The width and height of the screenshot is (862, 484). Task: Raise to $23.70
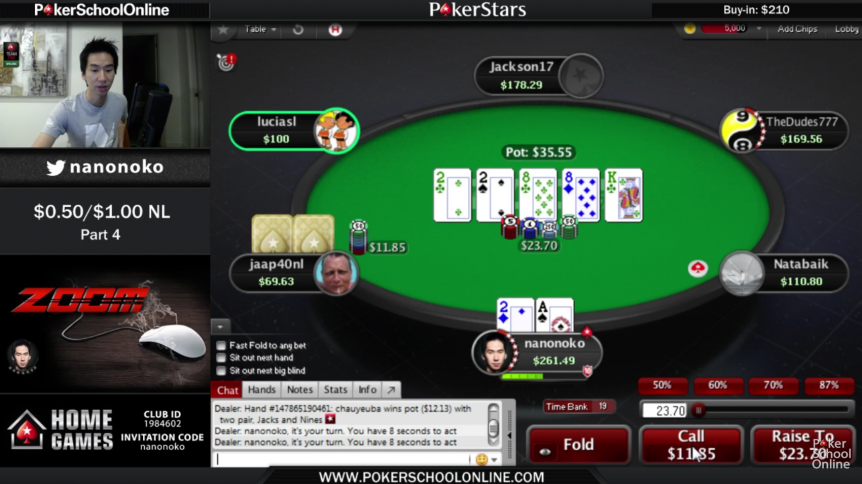(802, 445)
